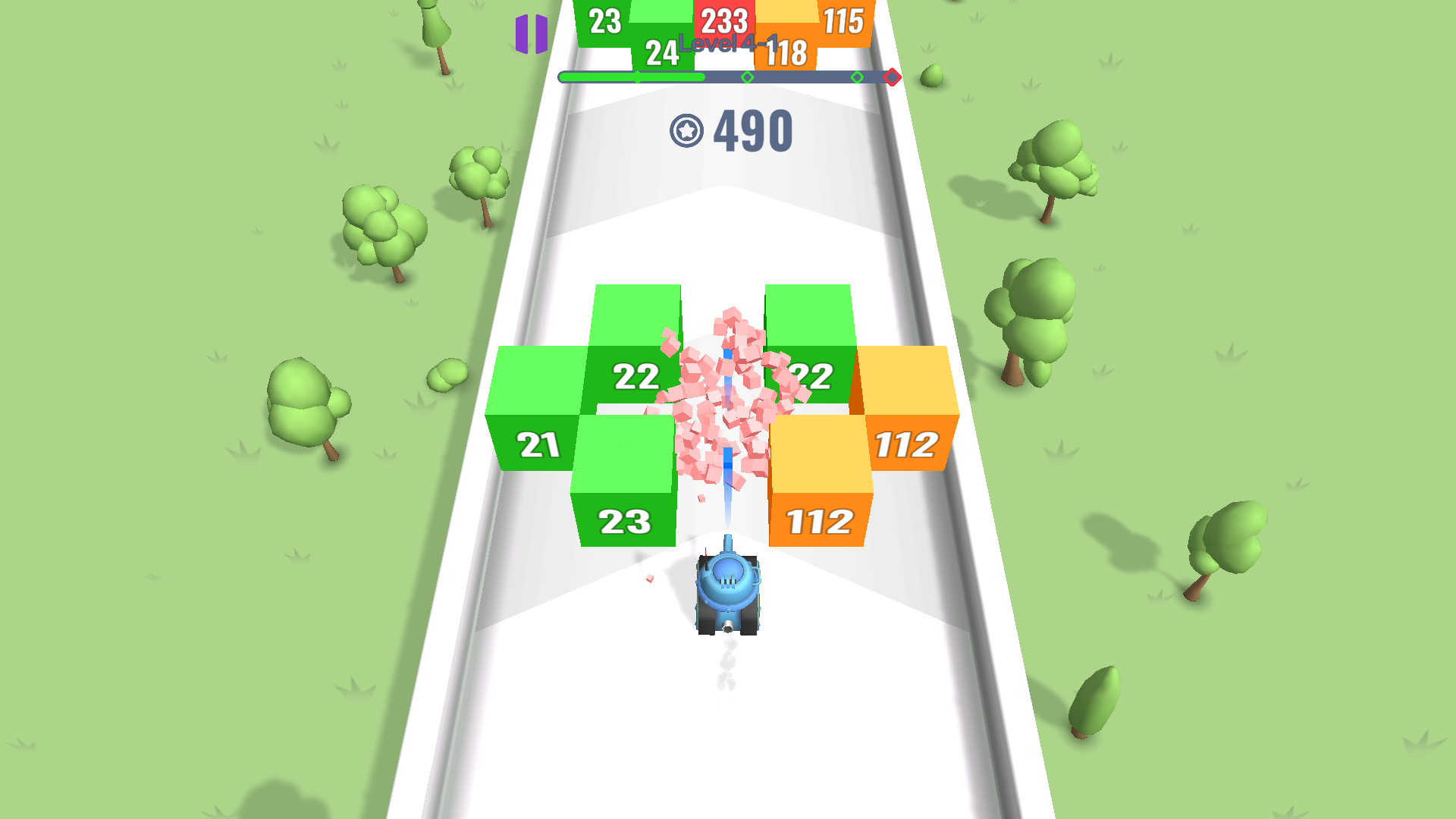
Task: Select the red diamond finish marker
Action: [x=892, y=77]
